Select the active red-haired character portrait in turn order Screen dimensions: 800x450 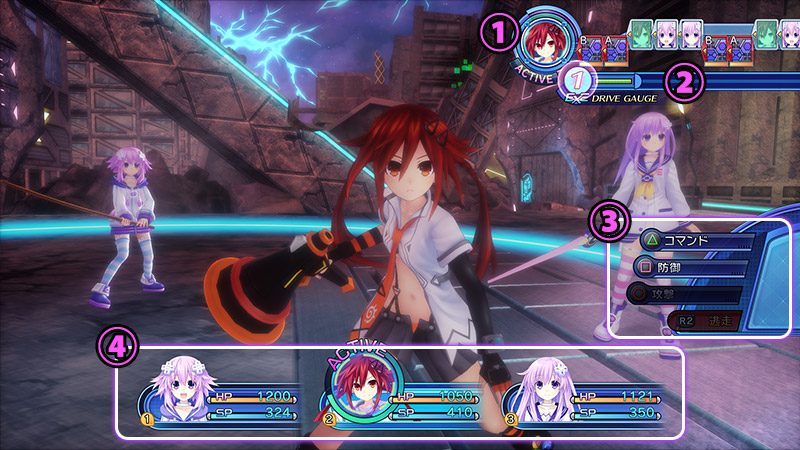pos(545,43)
